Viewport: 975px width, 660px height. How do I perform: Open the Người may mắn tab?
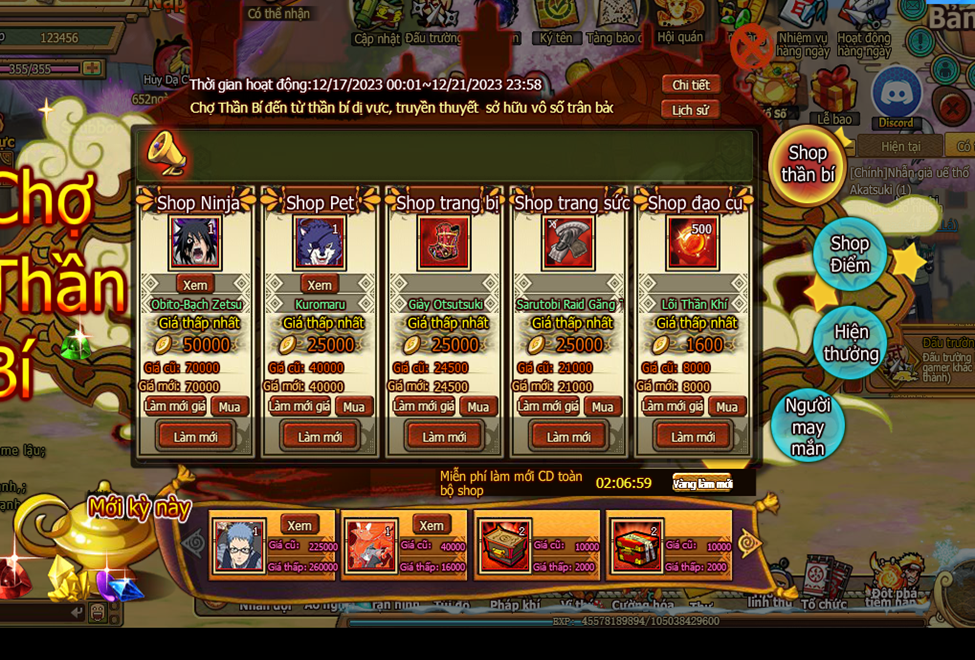tap(808, 427)
